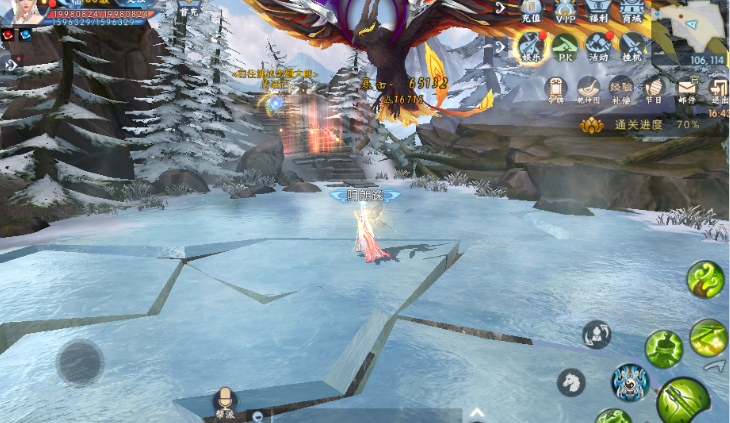Screen dimensions: 730x423
Task: Mount the horse using the horse icon
Action: pos(571,381)
